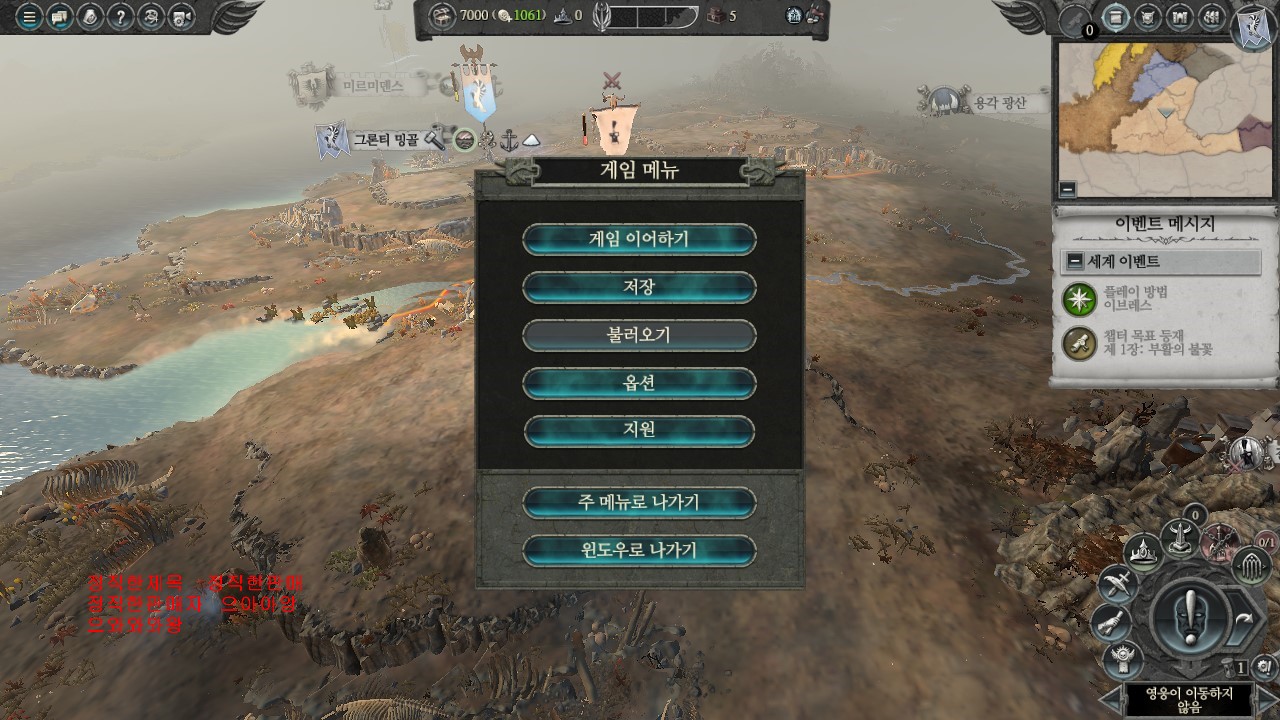This screenshot has height=720, width=1280.
Task: Quit to Windows with 윈도우로 나가기
Action: pyautogui.click(x=639, y=550)
